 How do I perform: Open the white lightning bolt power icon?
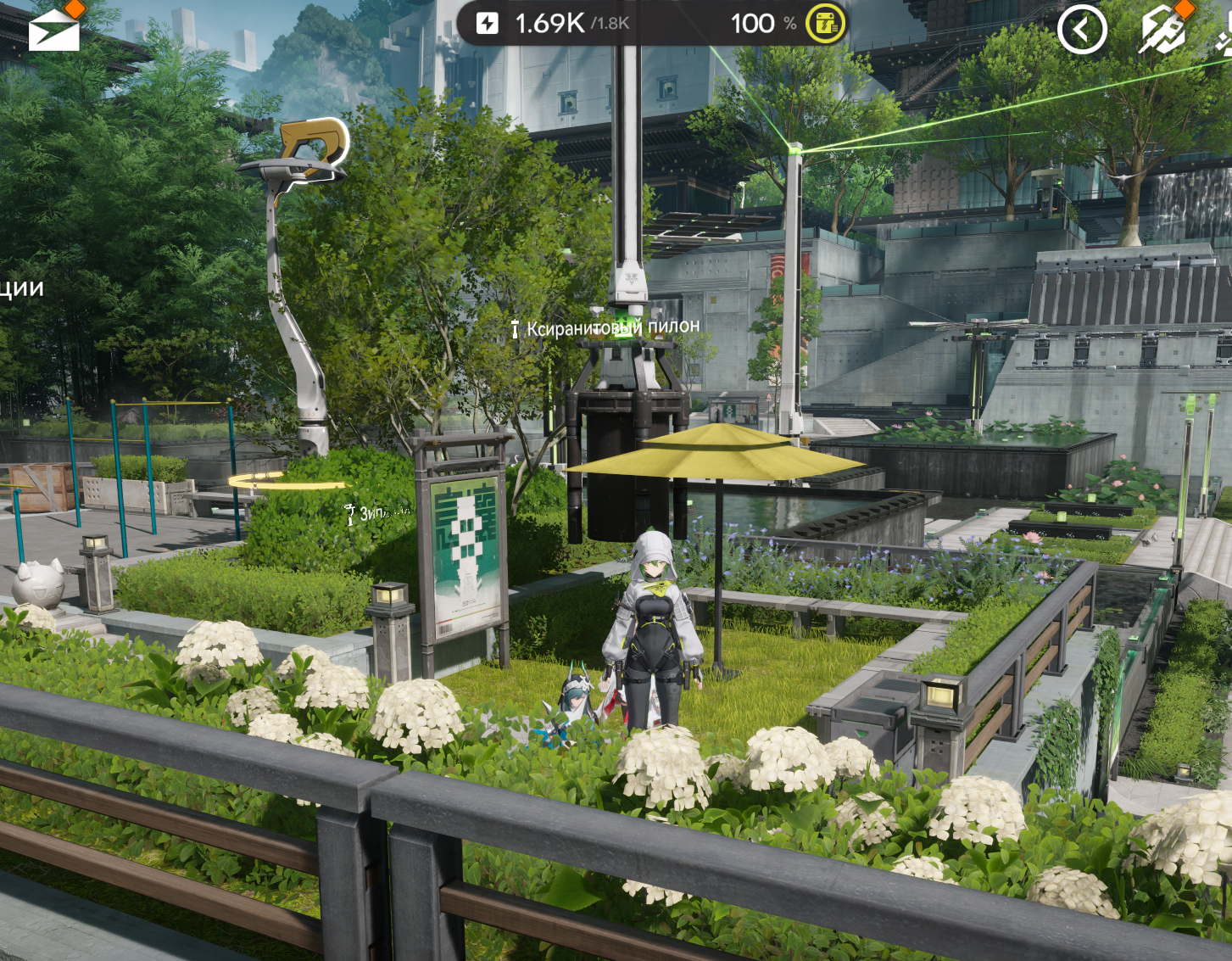point(488,23)
